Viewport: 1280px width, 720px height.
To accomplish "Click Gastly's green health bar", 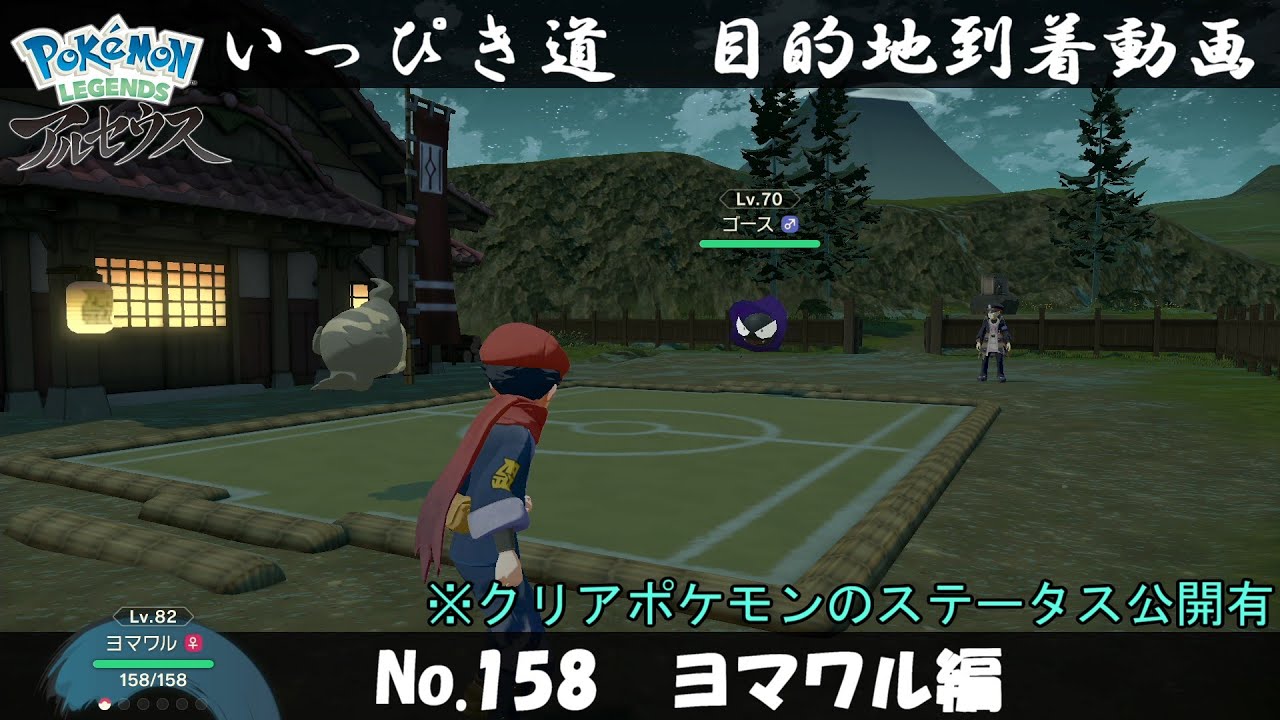I will point(760,242).
